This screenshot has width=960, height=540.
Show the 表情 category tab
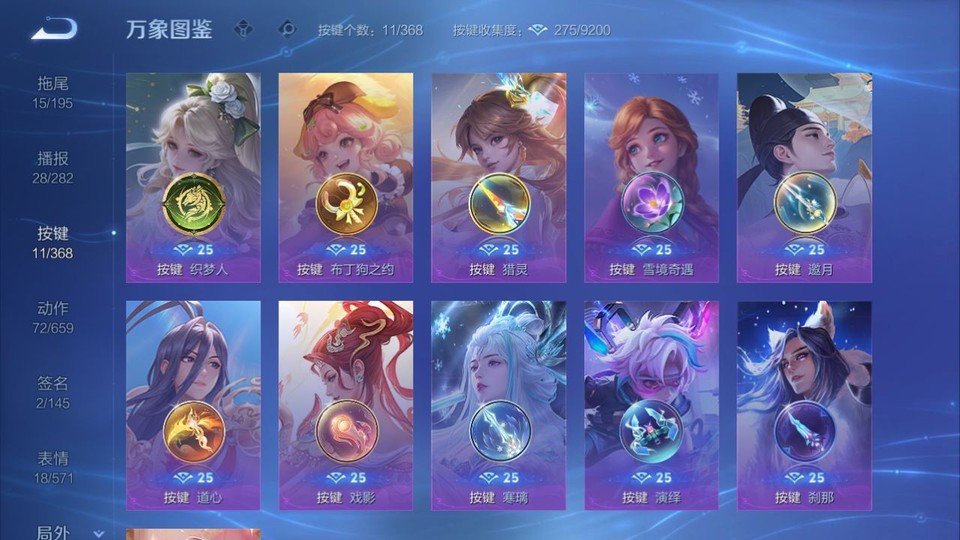[53, 467]
